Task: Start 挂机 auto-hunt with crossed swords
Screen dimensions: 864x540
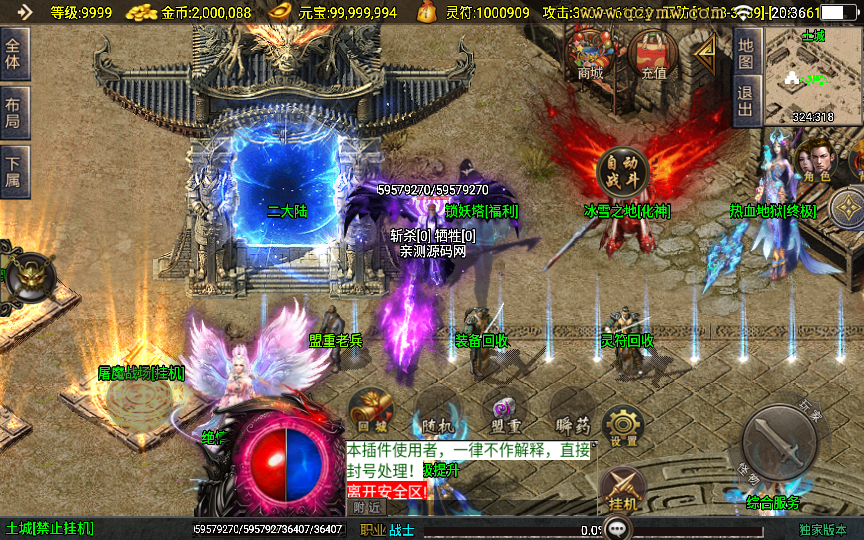Action: tap(622, 490)
